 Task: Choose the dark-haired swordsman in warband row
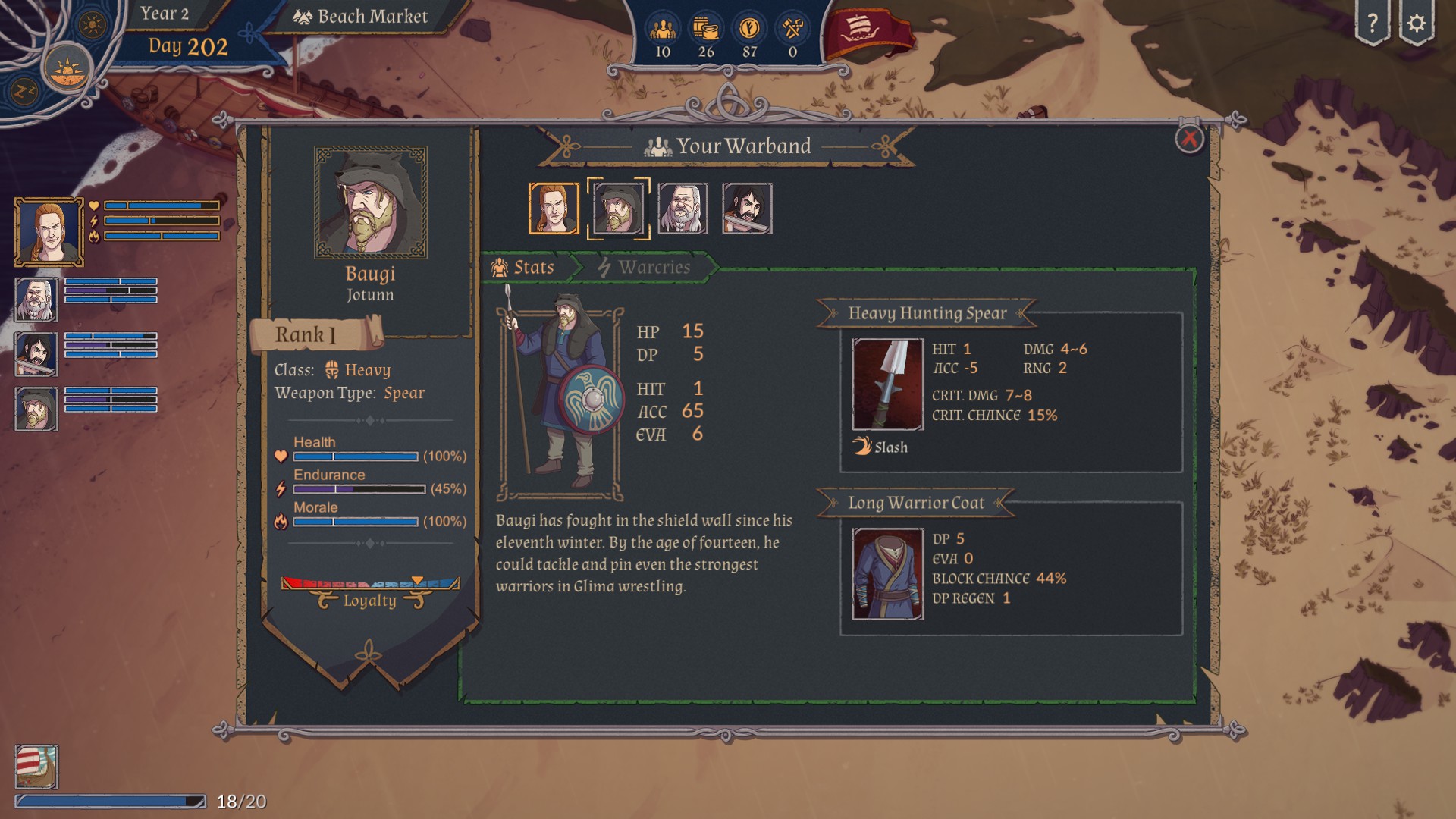click(x=747, y=208)
